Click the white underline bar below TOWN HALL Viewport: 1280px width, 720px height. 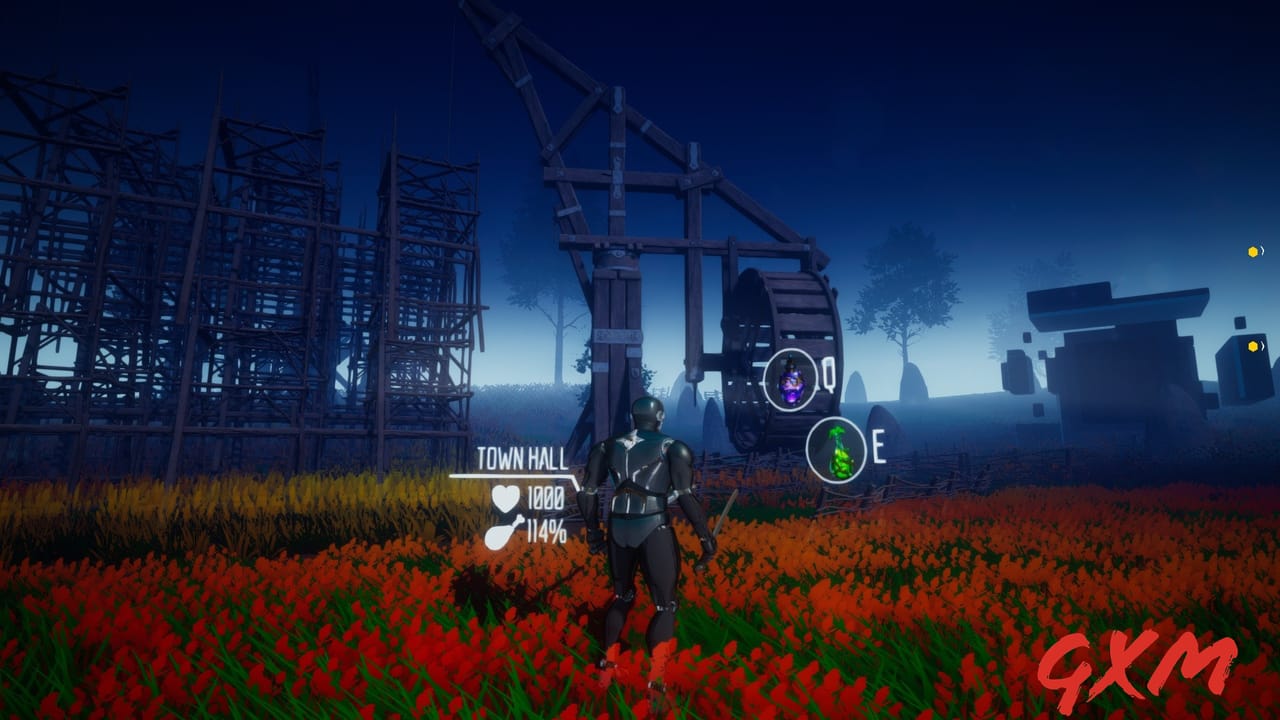pyautogui.click(x=512, y=475)
